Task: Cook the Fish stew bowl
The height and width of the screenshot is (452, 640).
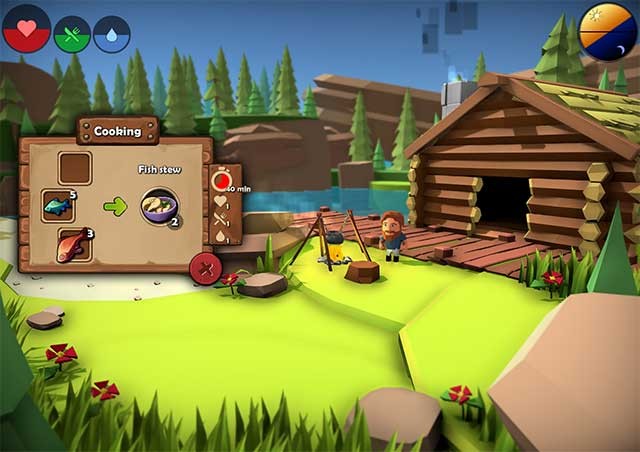Action: click(159, 207)
